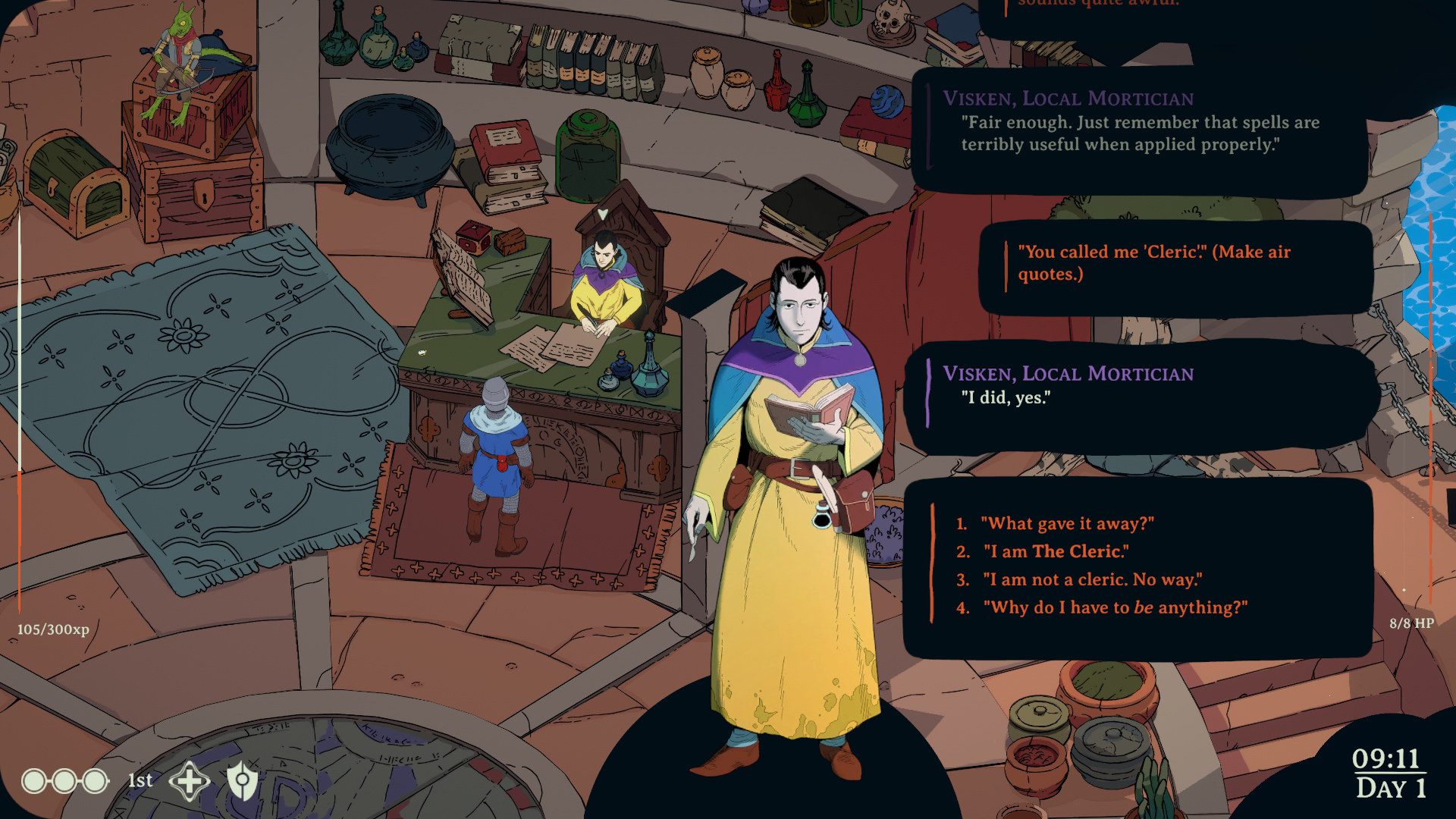Pick "Why do I have to be anything?"

click(x=1115, y=607)
